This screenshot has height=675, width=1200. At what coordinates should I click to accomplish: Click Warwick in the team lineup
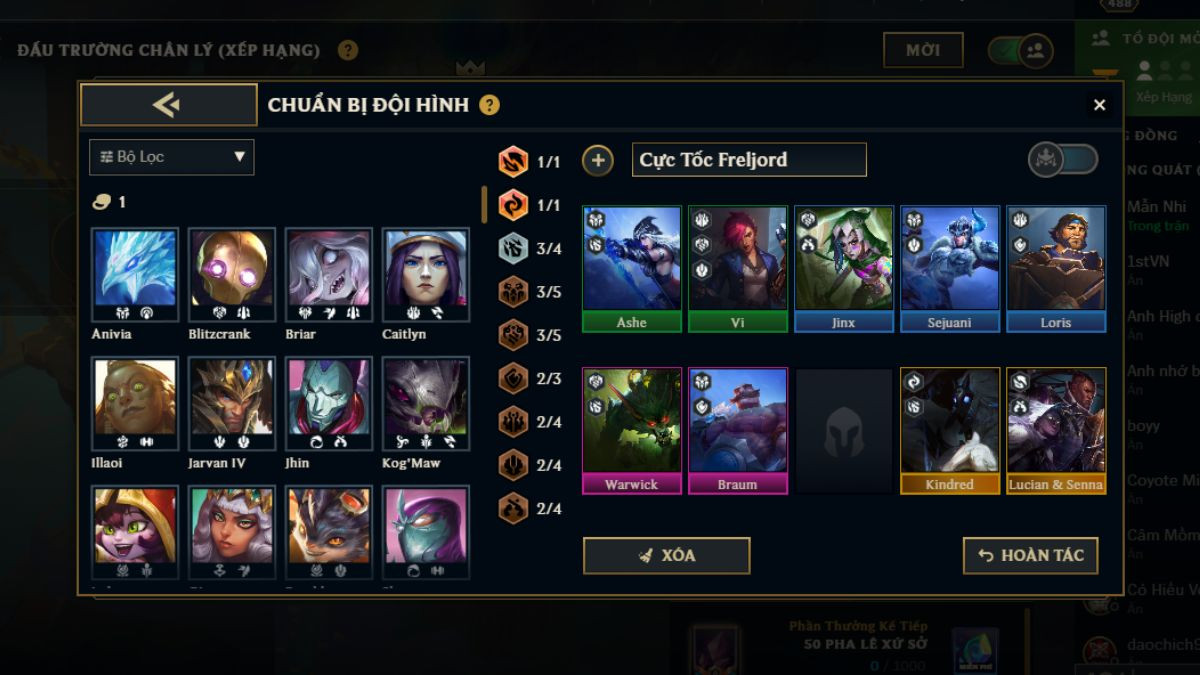[x=632, y=430]
